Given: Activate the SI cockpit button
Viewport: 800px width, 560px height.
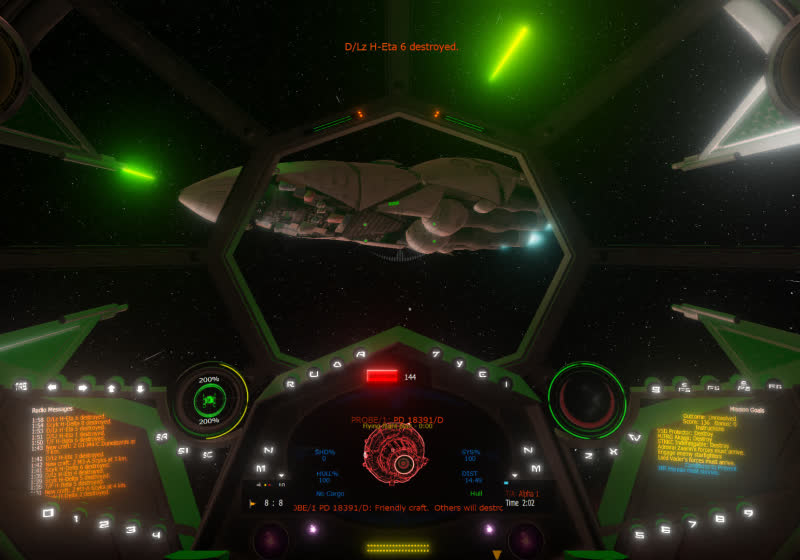Looking at the screenshot, I should click(x=183, y=450).
